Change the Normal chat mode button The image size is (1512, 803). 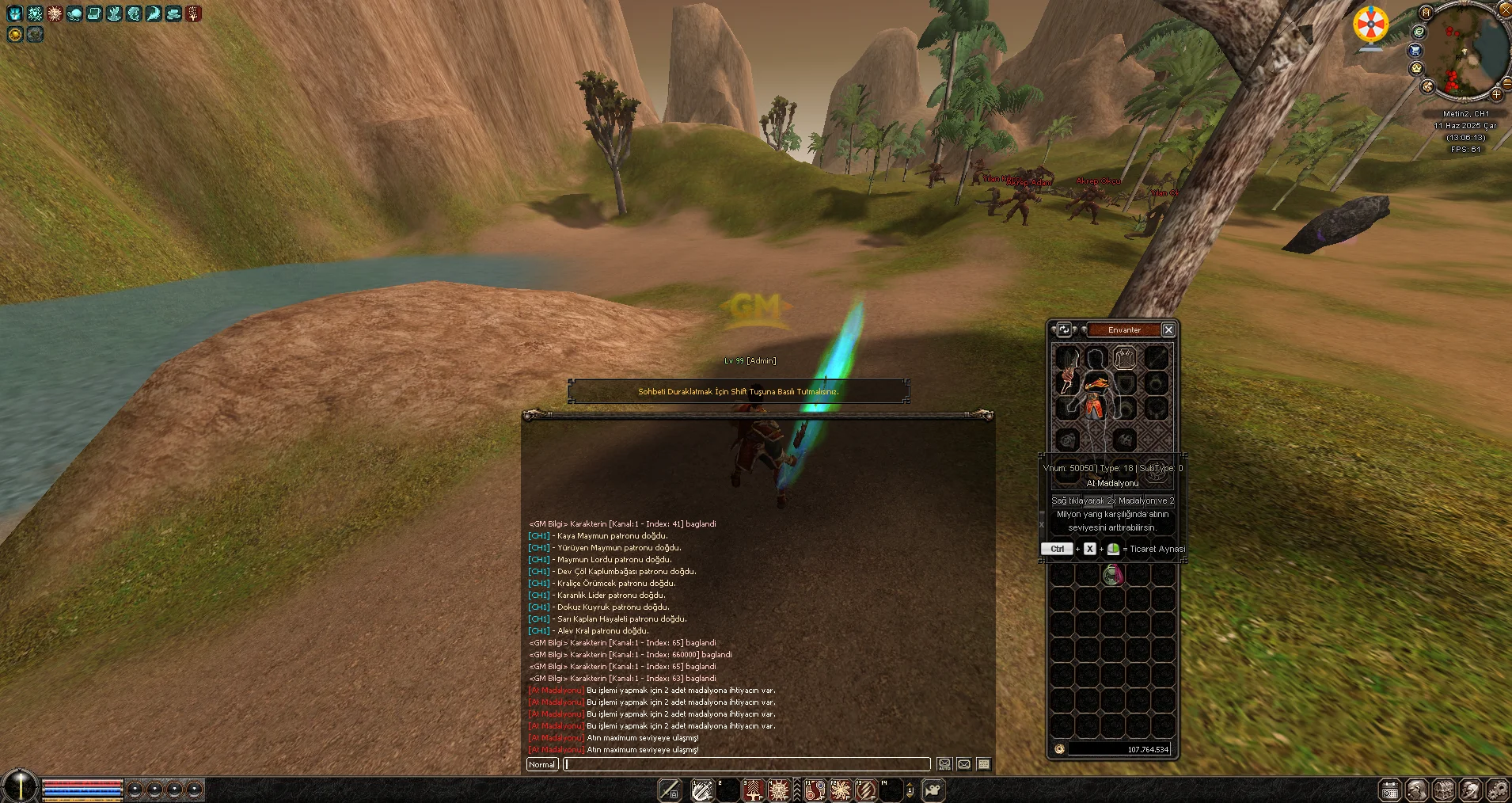tap(542, 764)
